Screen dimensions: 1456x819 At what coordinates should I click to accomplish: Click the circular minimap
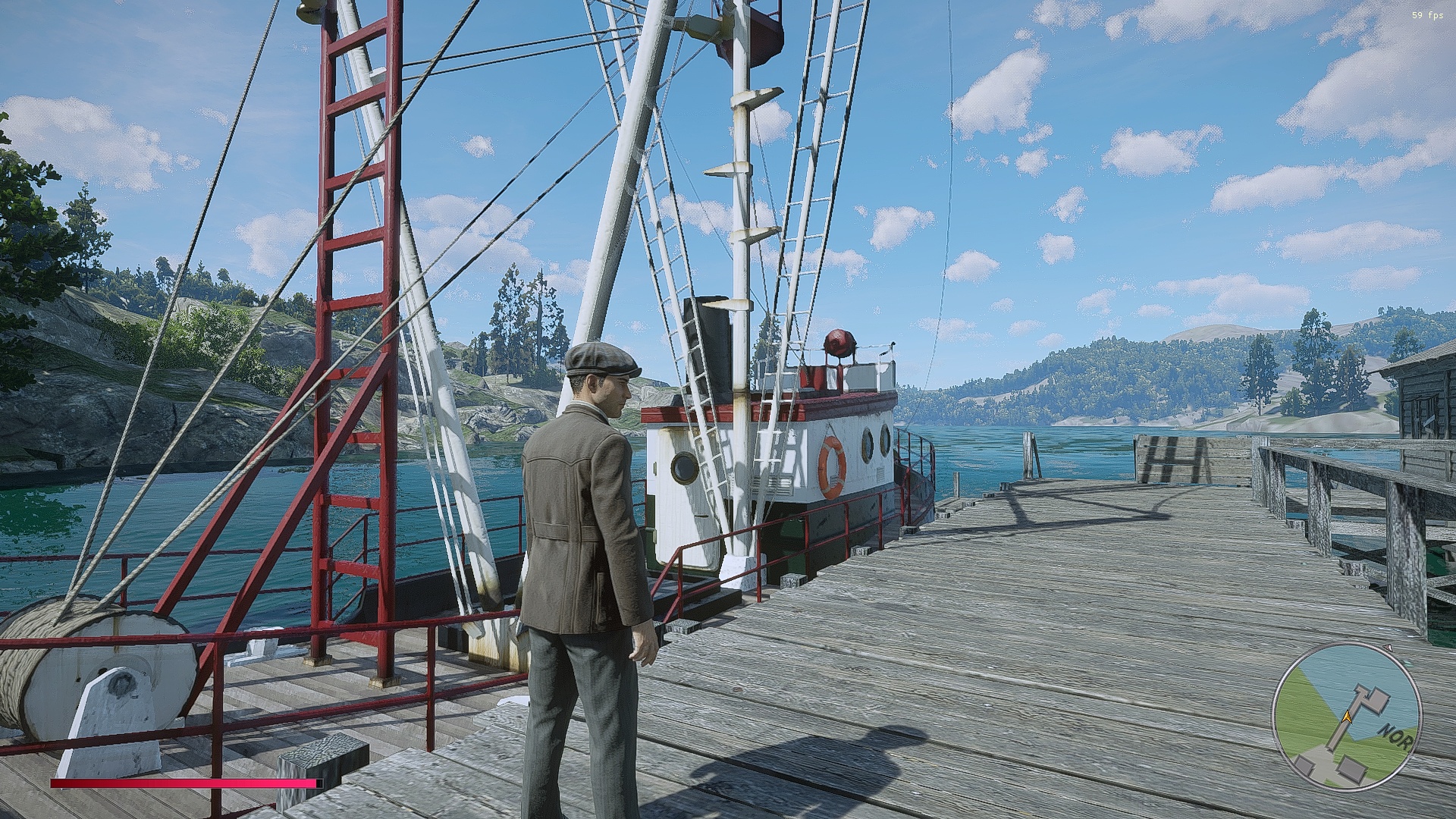pos(1345,719)
